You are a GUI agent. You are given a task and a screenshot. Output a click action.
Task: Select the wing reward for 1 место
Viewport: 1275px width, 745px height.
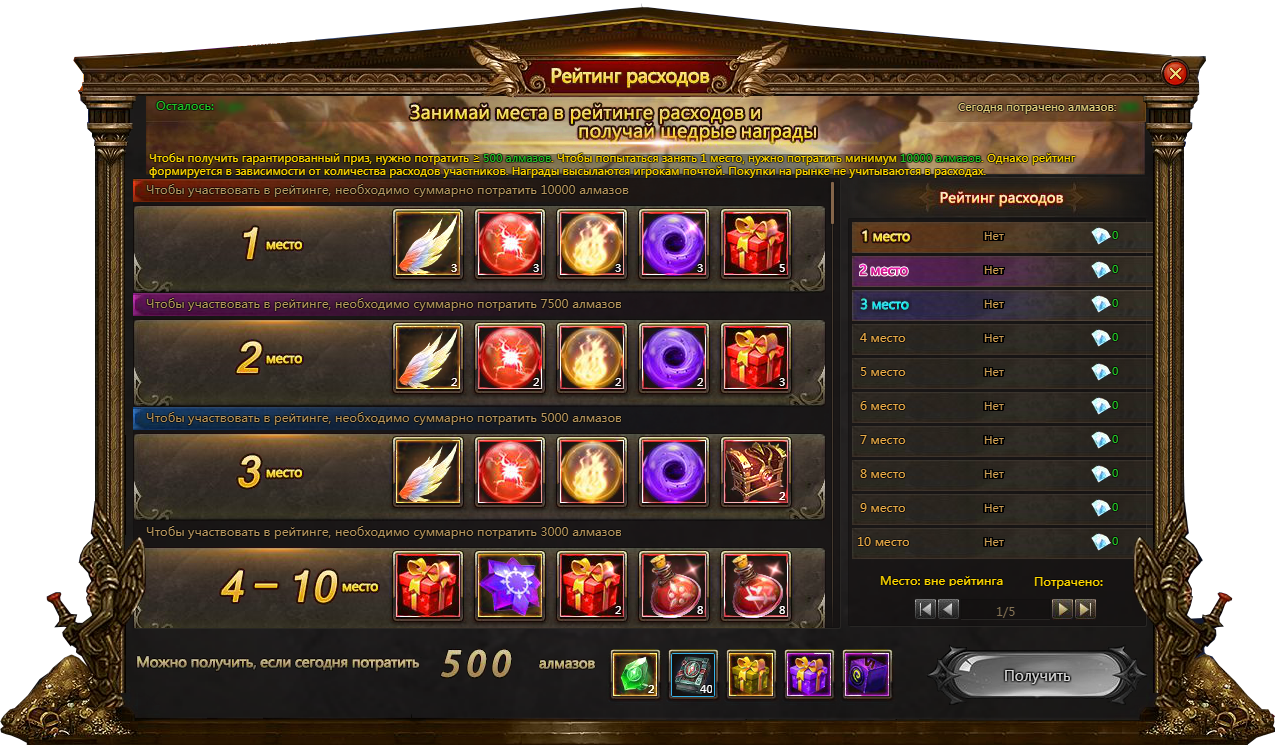428,243
